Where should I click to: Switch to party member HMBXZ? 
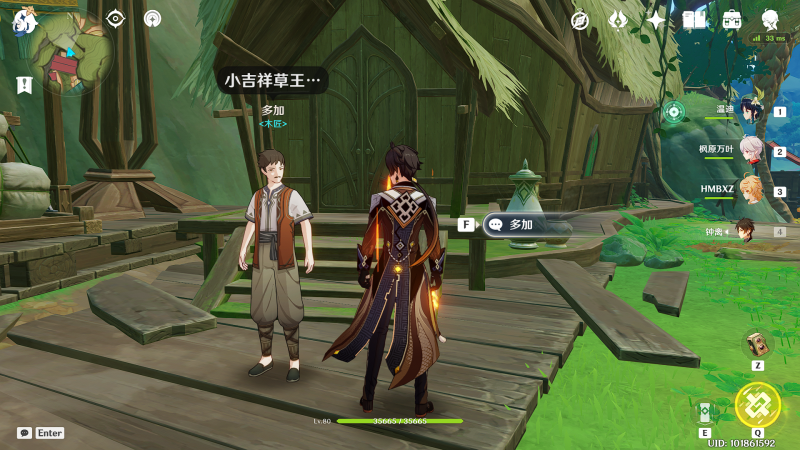pos(750,191)
